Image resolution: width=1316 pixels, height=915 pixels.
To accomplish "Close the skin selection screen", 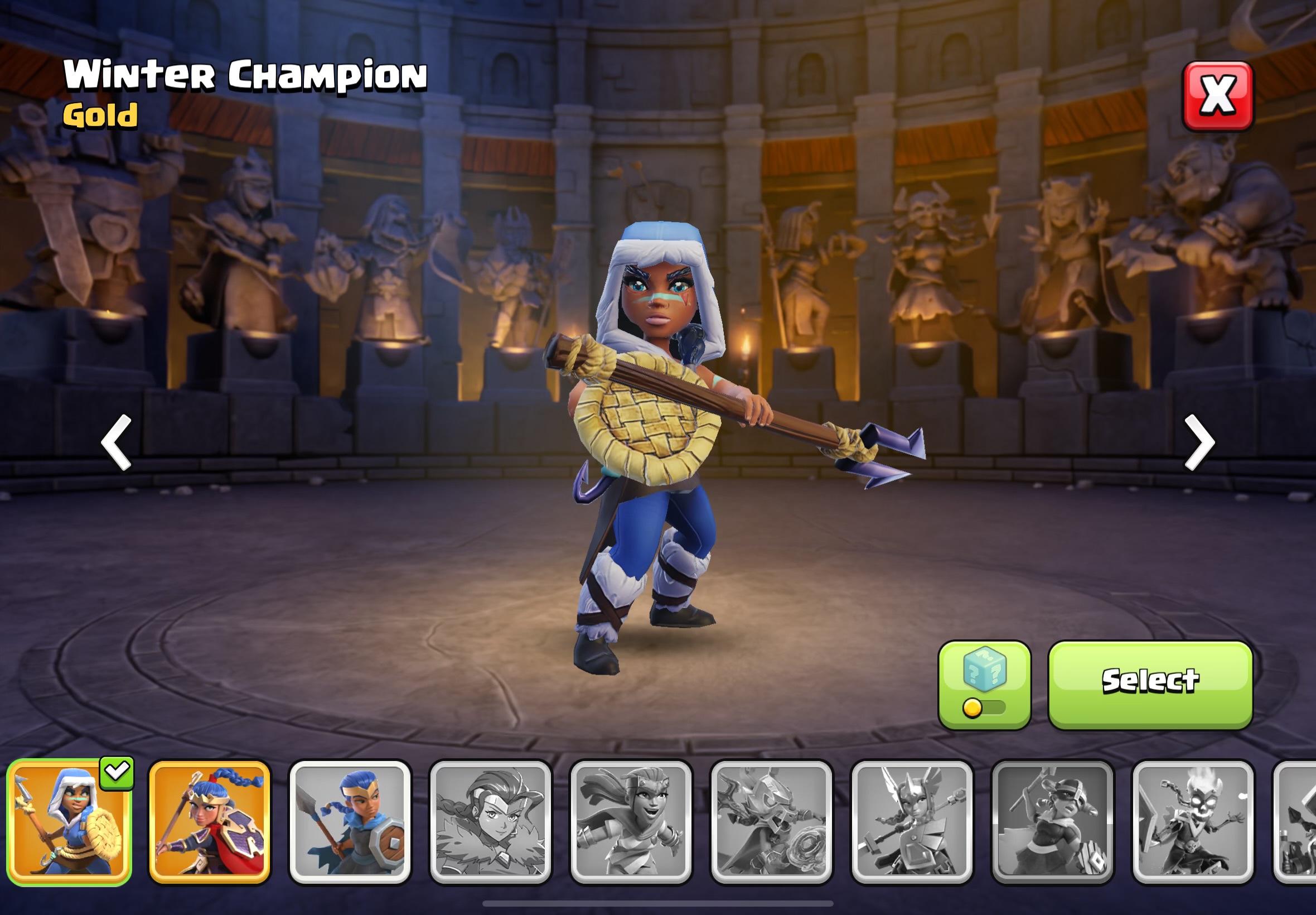I will point(1217,97).
